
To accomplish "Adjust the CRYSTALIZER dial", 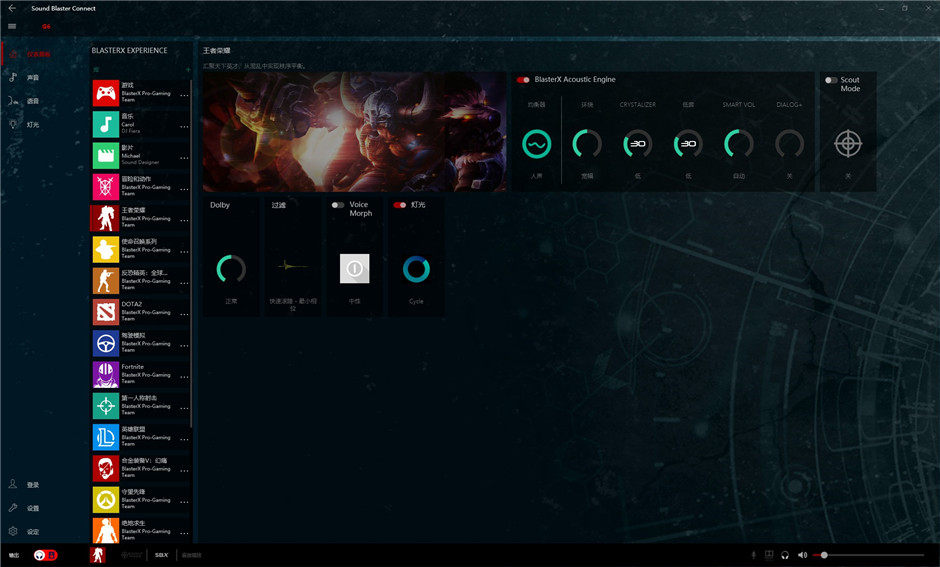I will click(x=637, y=145).
